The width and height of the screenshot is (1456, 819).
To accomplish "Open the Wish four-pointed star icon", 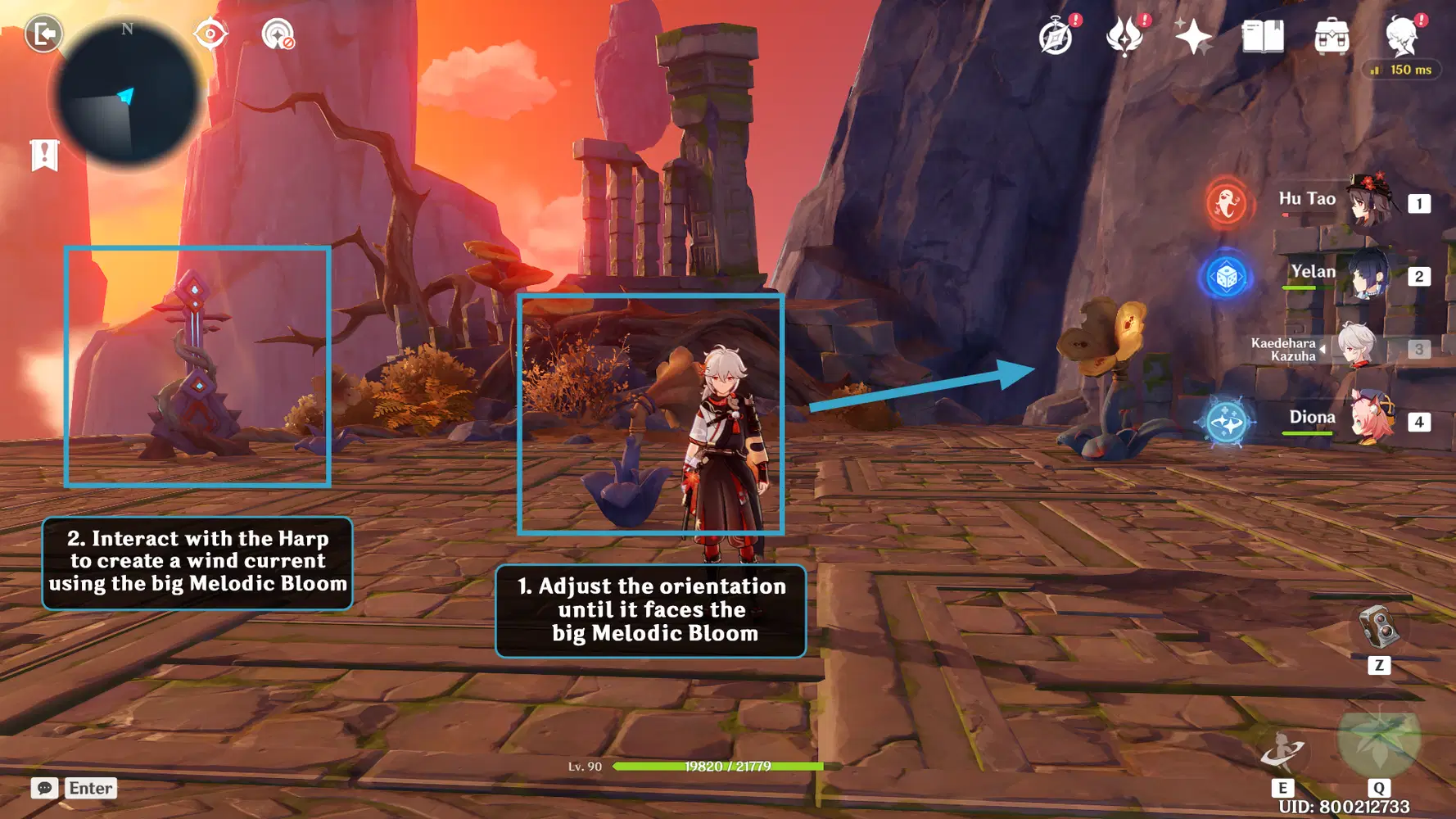I will [x=1193, y=37].
